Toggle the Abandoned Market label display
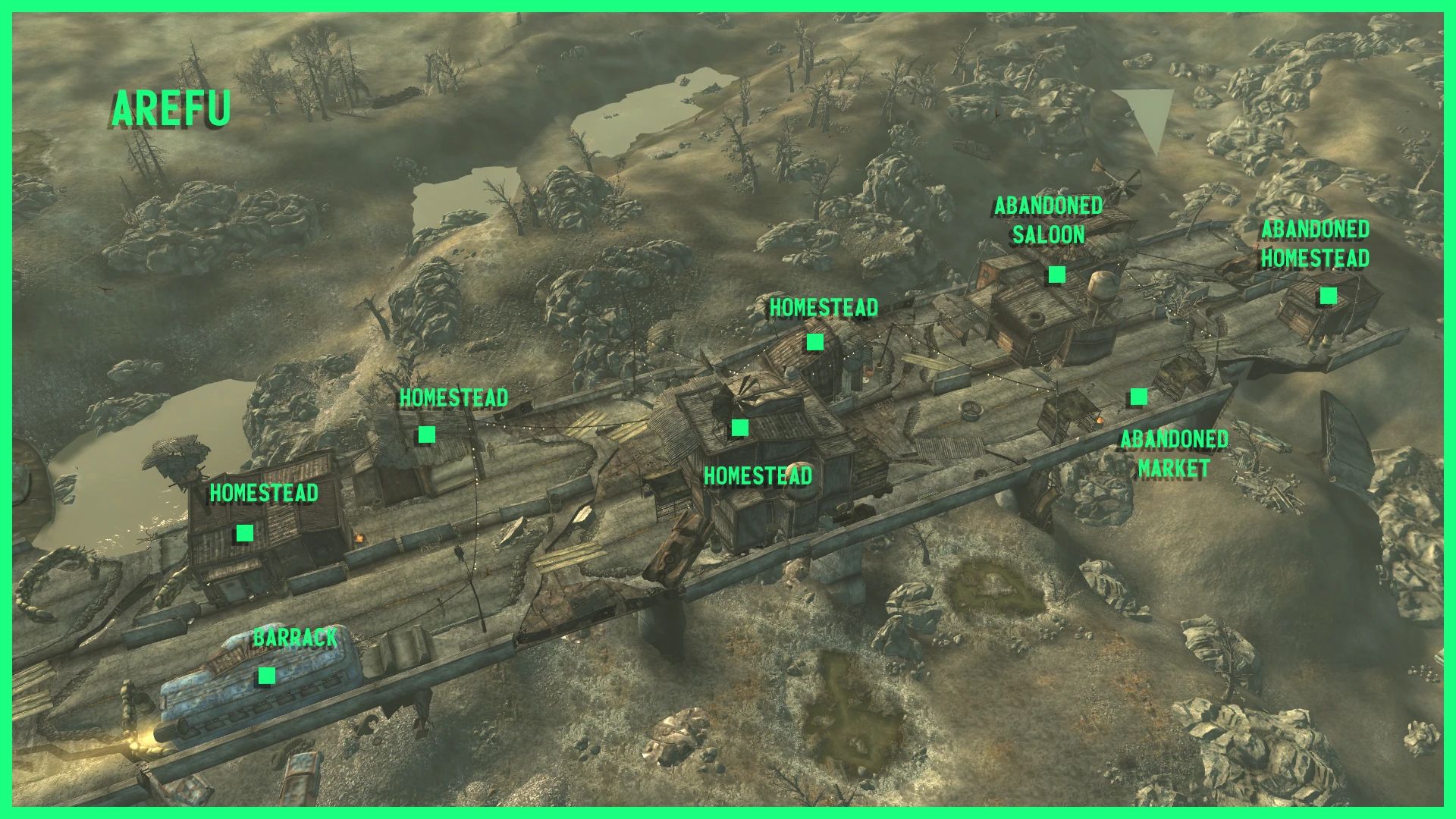The width and height of the screenshot is (1456, 819). click(x=1175, y=453)
